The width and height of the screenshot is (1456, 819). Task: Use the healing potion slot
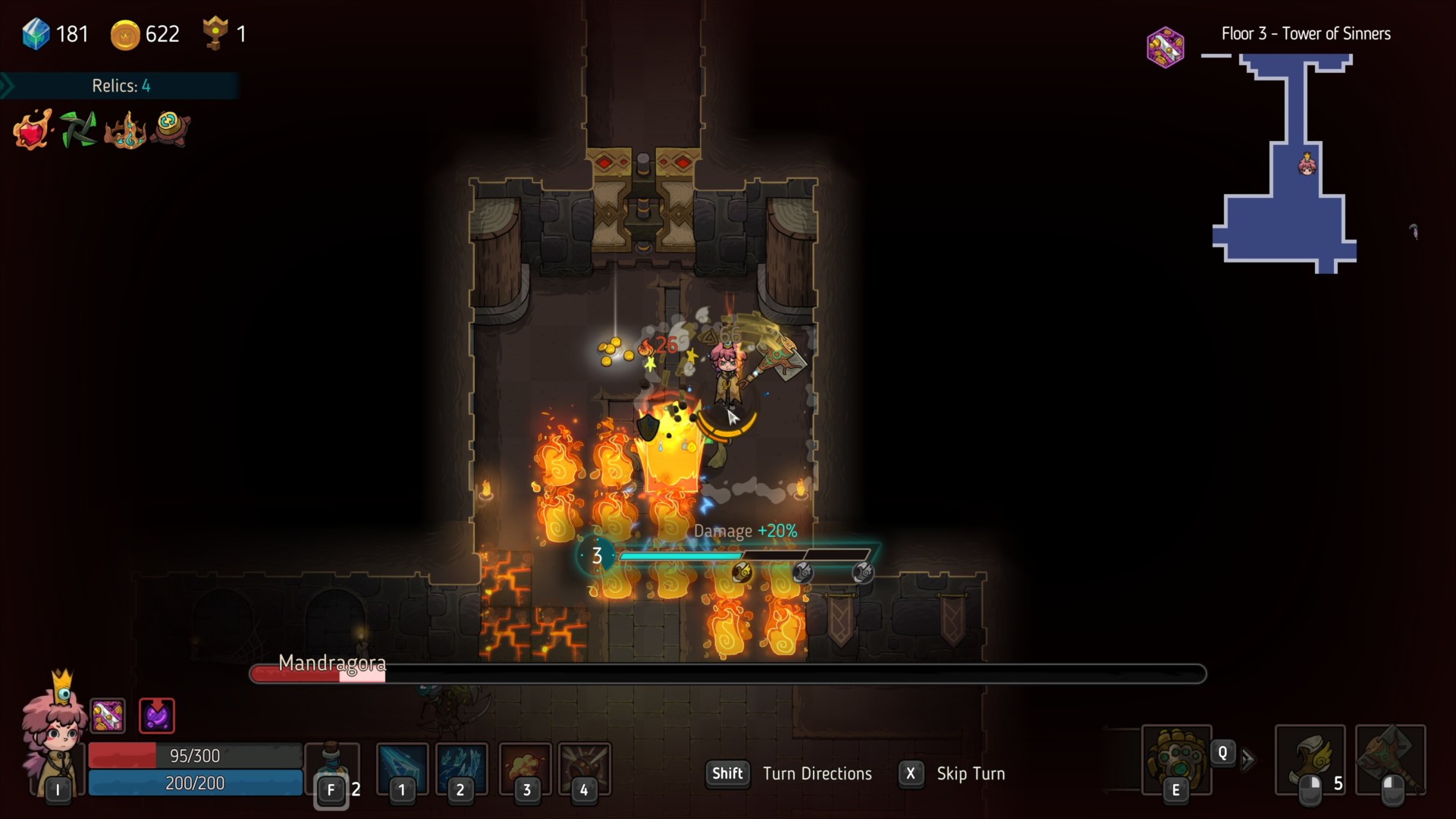(x=332, y=767)
